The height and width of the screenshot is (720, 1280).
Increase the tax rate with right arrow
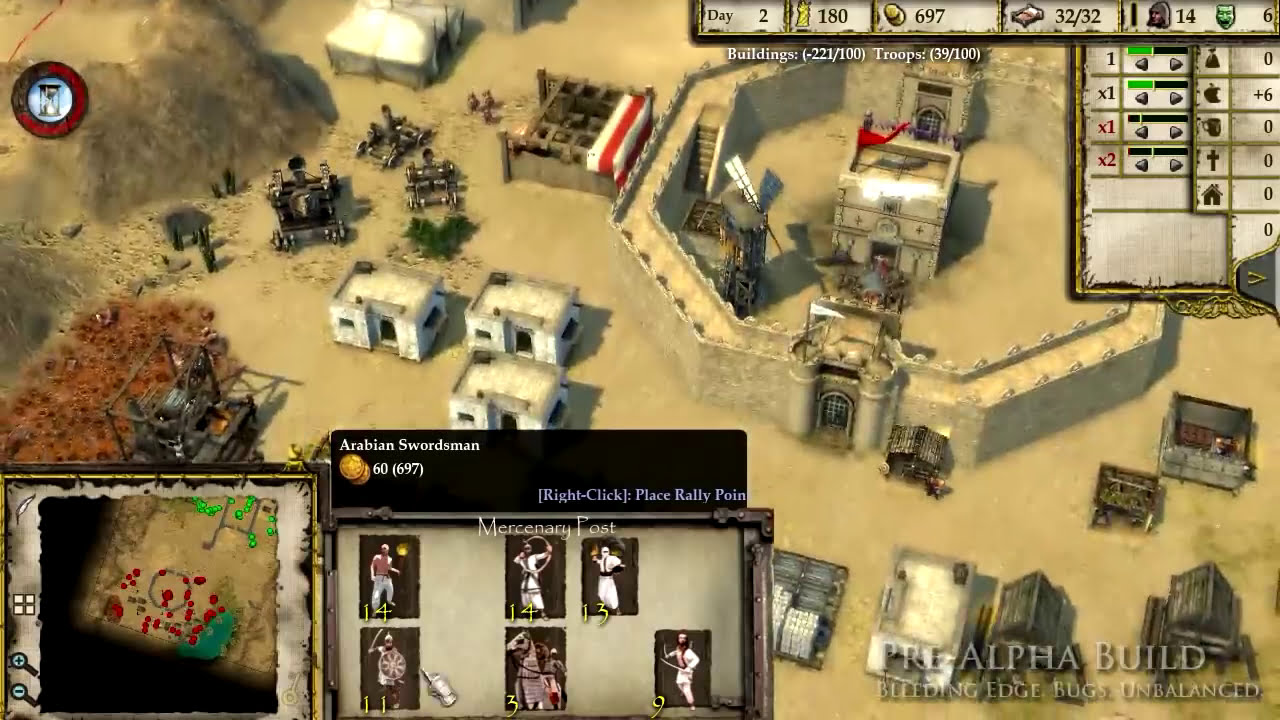[1176, 64]
